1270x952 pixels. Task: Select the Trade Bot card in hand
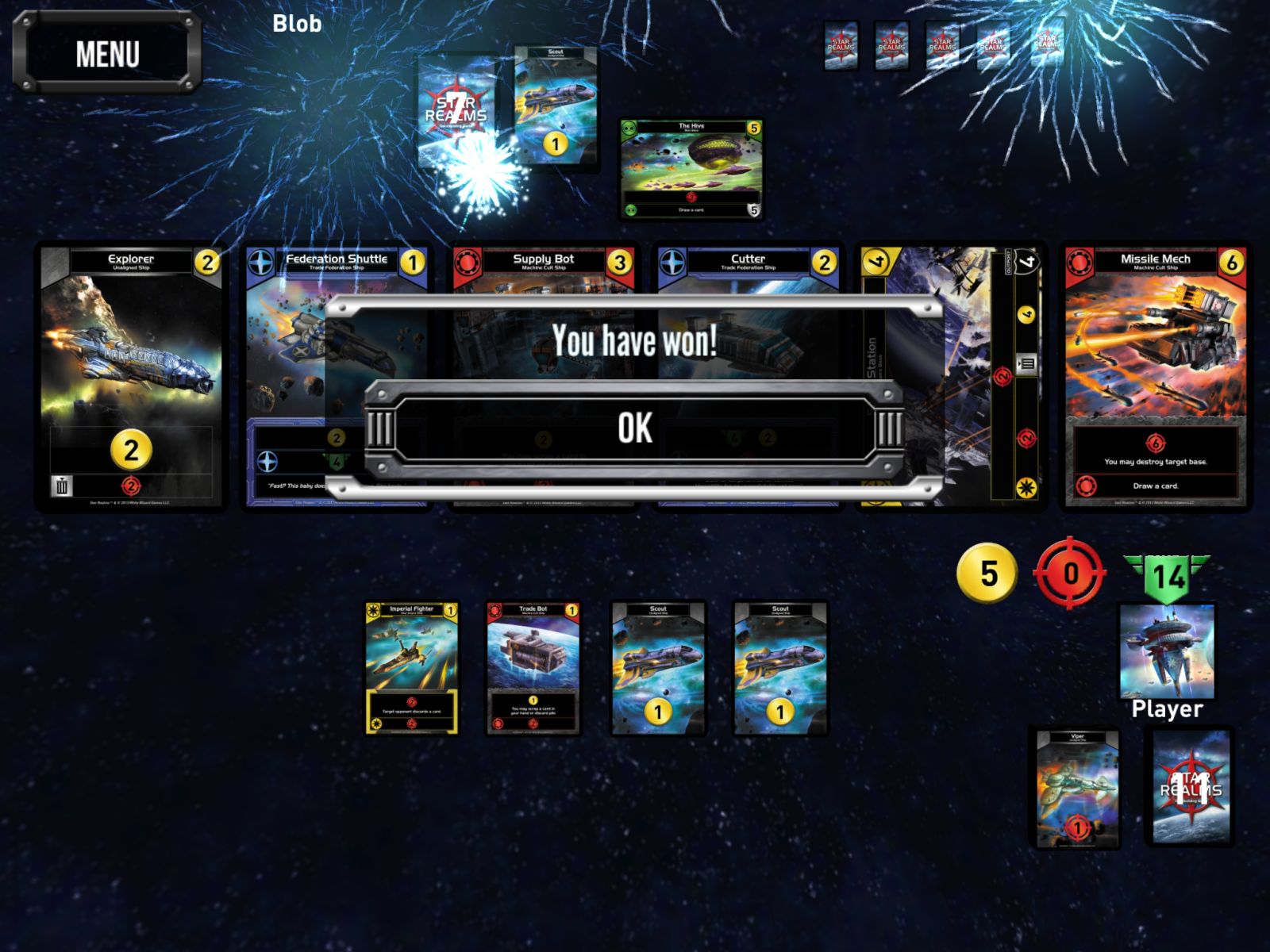click(533, 668)
